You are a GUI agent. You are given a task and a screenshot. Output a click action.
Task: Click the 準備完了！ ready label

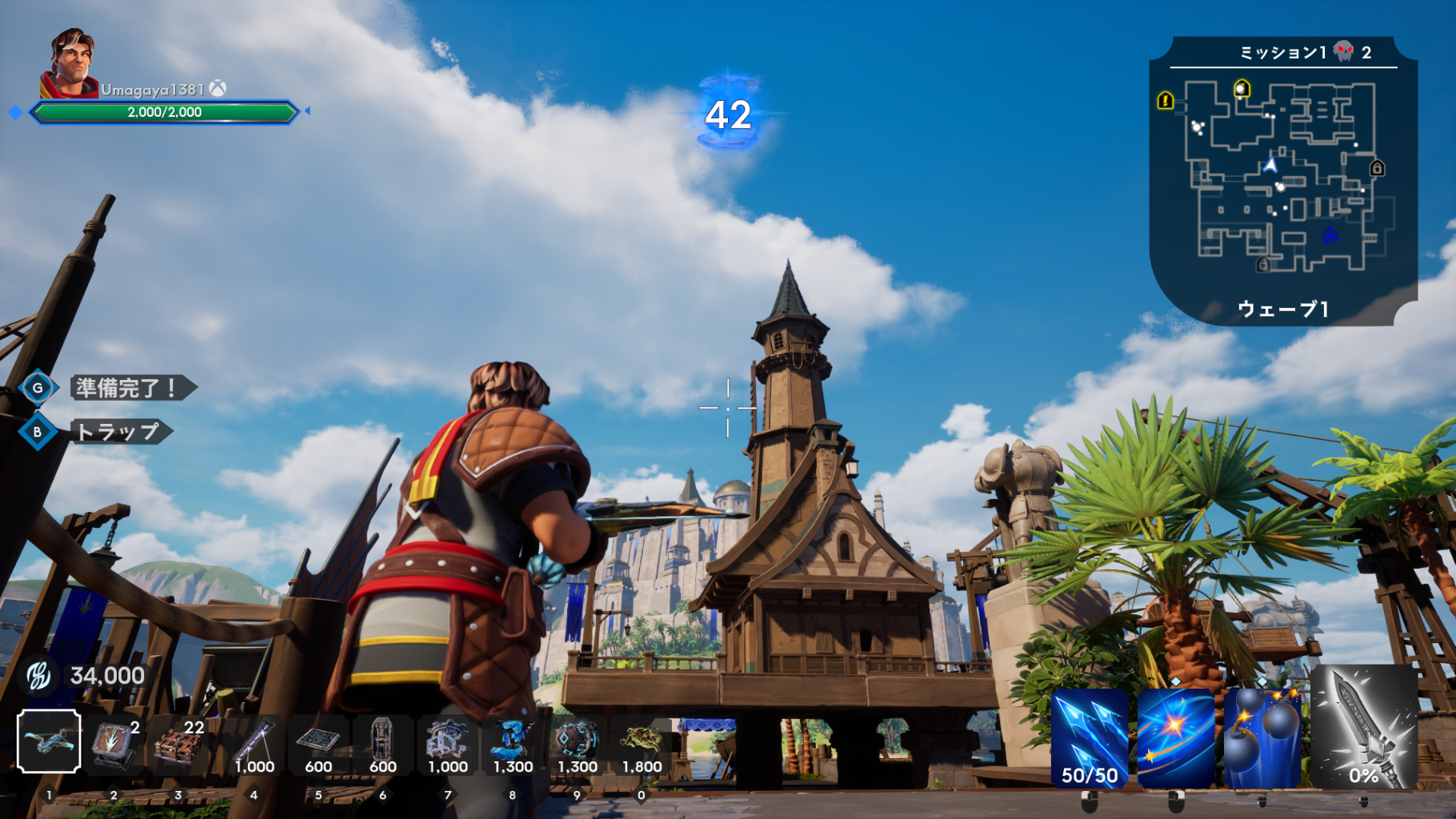128,388
